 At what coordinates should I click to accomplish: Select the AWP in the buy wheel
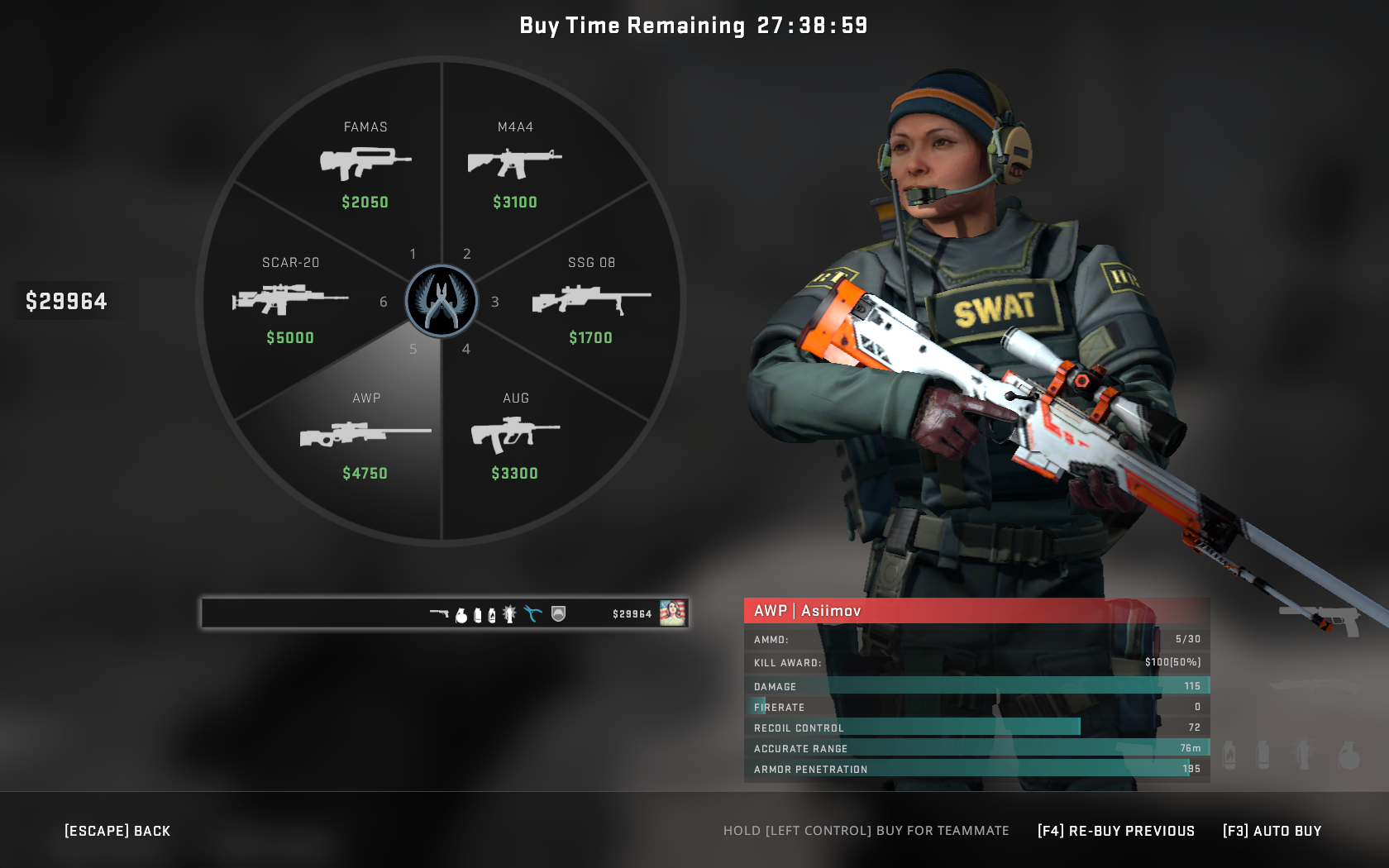pos(365,434)
